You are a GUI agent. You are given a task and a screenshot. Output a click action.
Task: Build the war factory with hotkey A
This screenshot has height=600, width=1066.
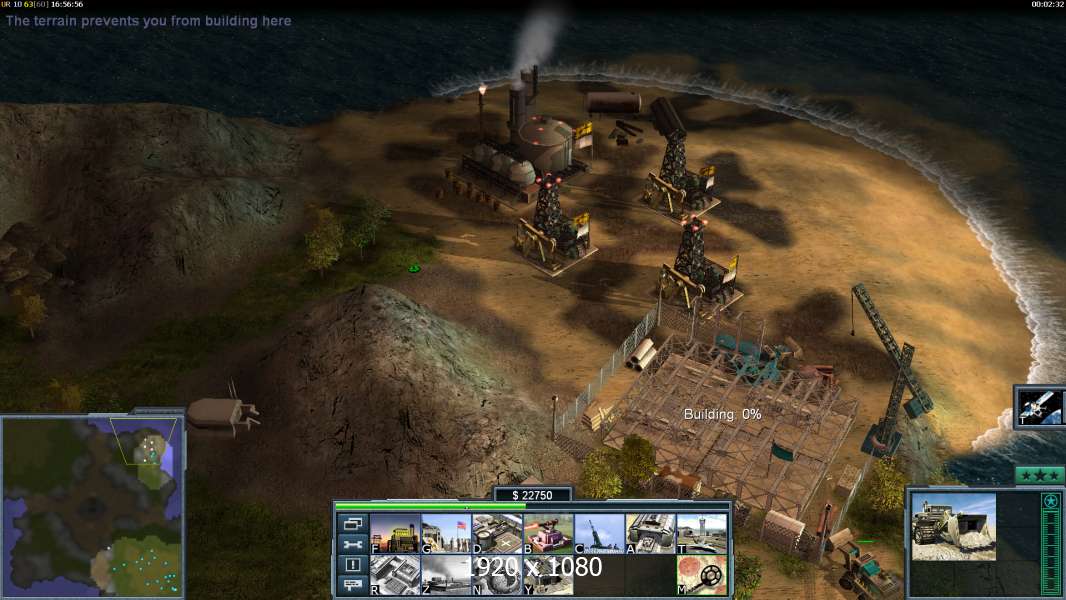[x=650, y=534]
